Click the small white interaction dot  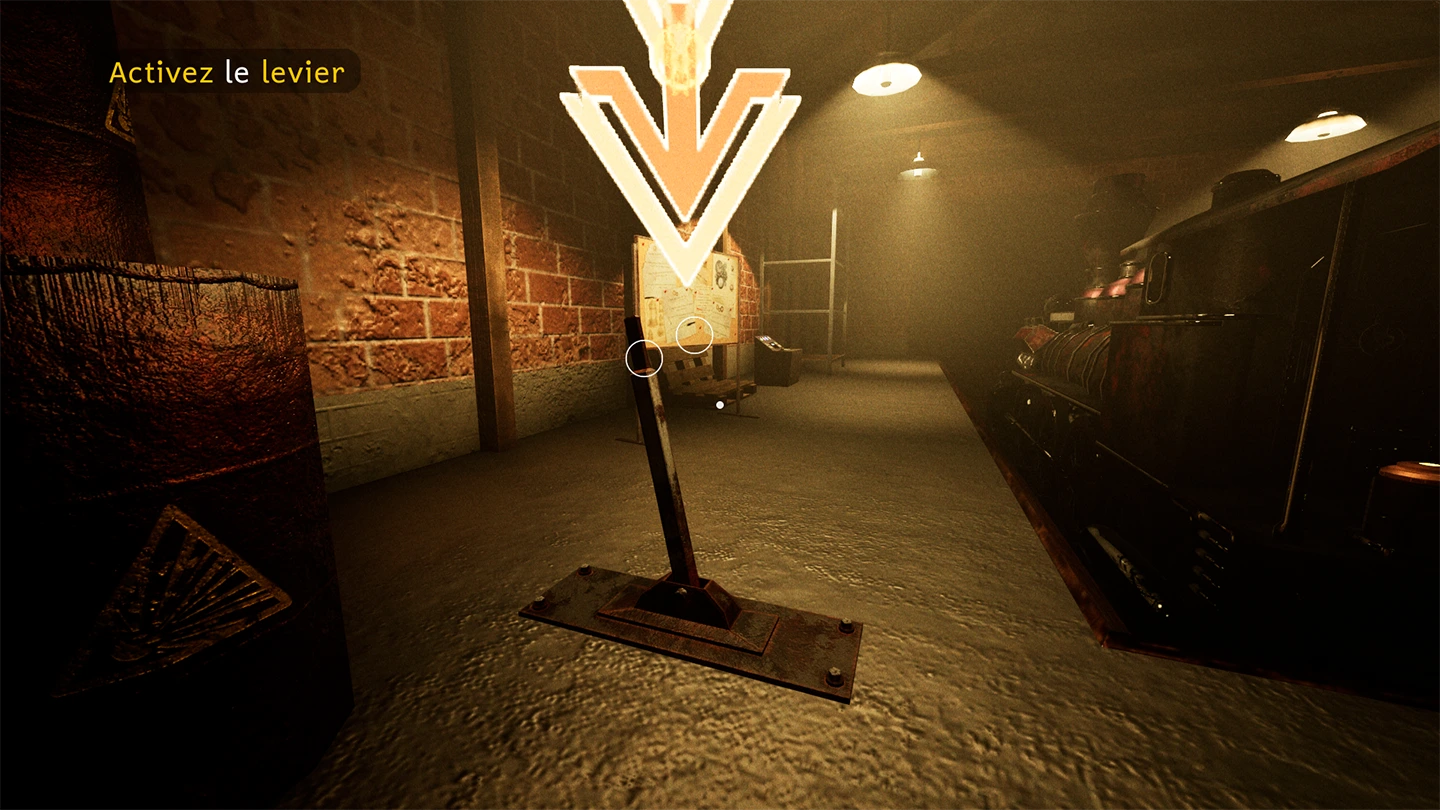click(720, 404)
